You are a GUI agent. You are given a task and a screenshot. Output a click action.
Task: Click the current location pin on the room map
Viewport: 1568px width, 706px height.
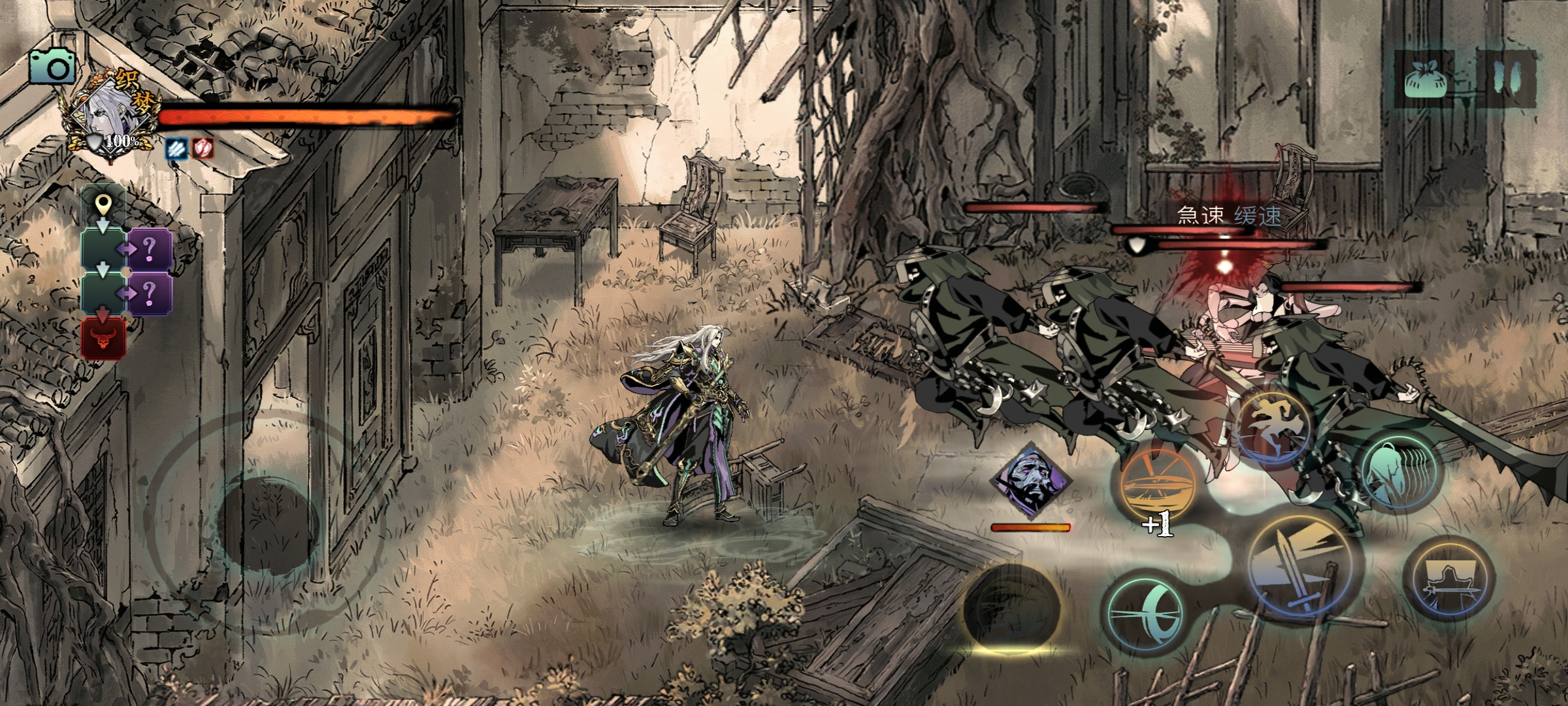[103, 206]
